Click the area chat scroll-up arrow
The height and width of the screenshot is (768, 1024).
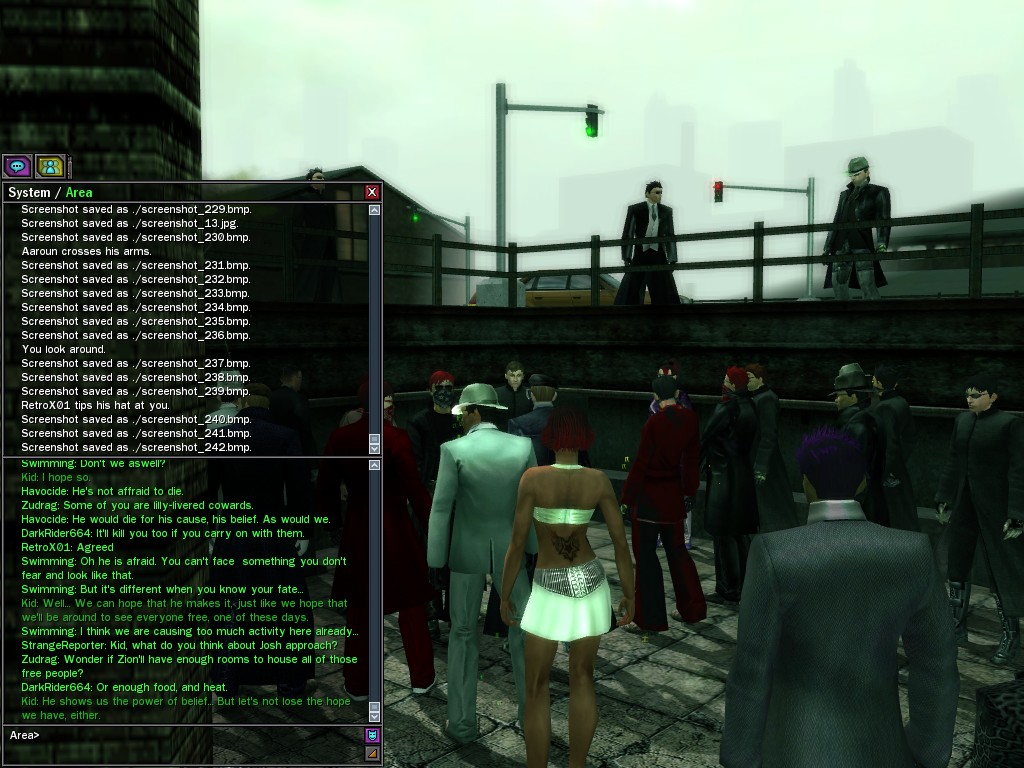375,465
